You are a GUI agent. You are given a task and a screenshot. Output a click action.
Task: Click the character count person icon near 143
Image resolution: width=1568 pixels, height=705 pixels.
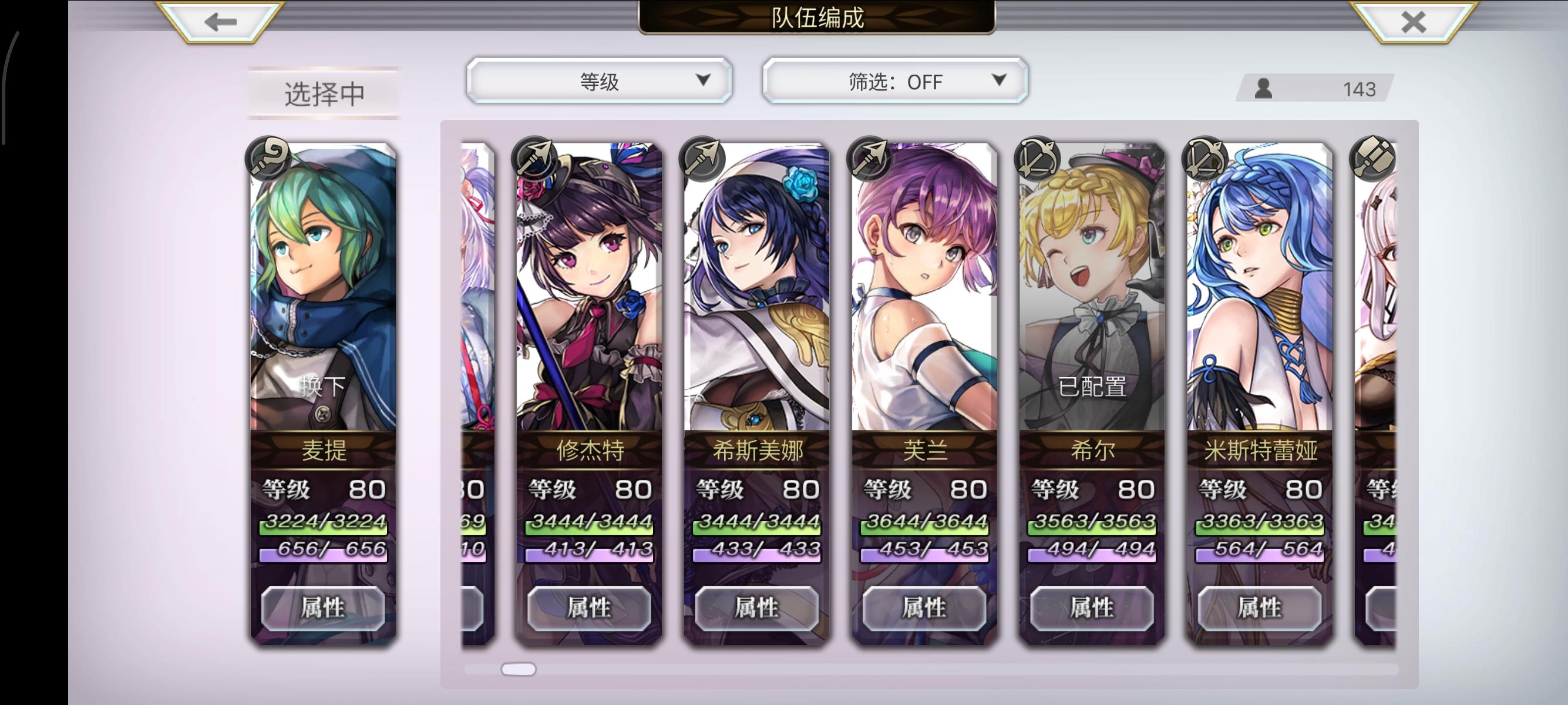[1263, 89]
